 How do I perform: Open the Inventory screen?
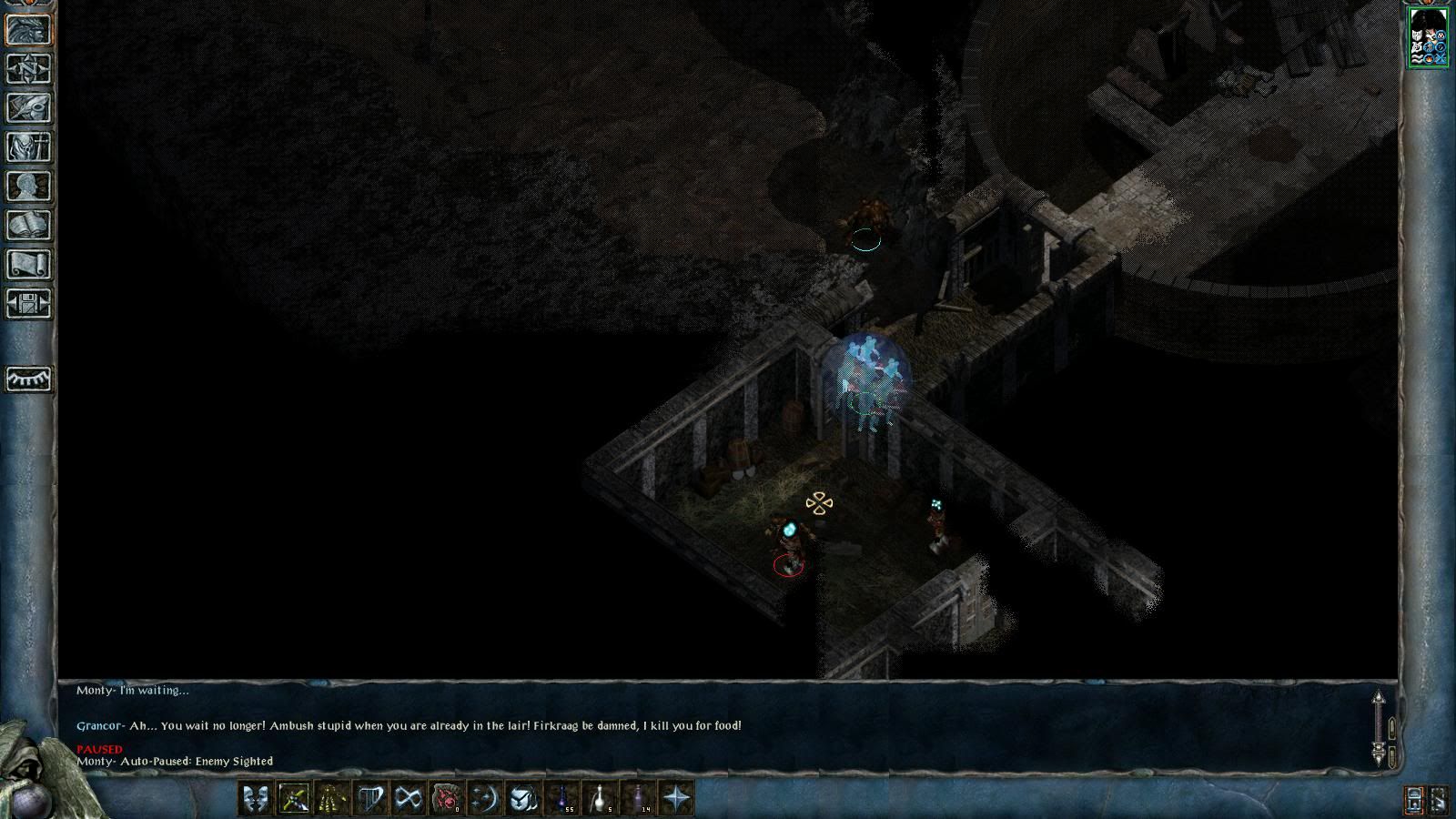29,147
